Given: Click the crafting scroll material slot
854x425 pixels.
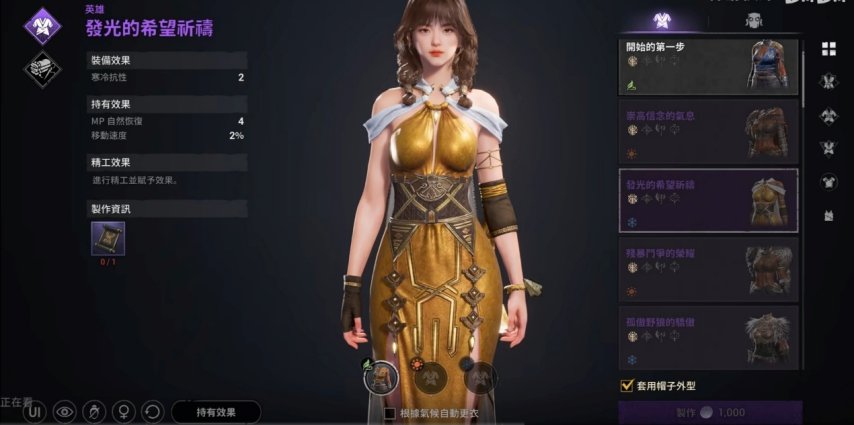Looking at the screenshot, I should pos(108,238).
